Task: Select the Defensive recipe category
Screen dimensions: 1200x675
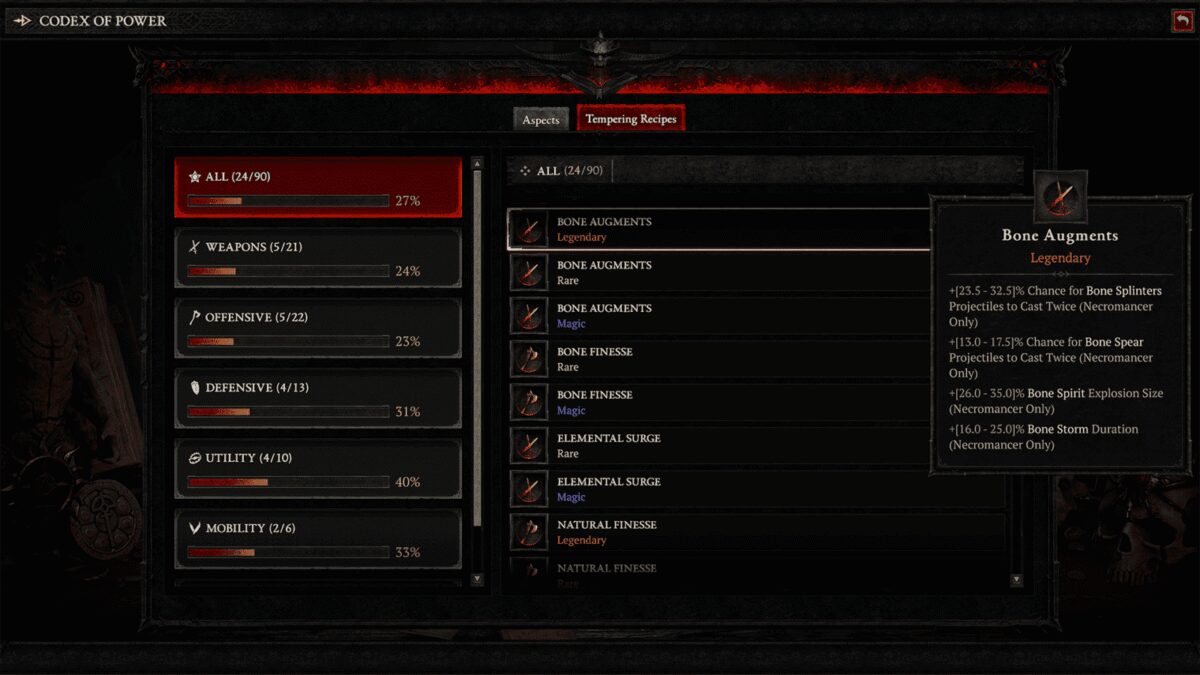Action: tap(318, 397)
